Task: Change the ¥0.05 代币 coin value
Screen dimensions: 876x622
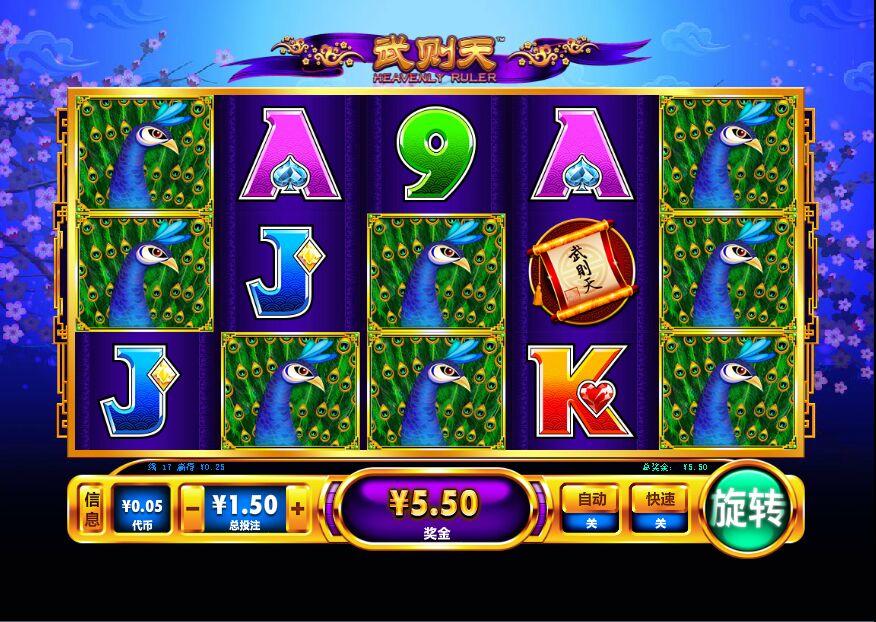Action: 141,509
